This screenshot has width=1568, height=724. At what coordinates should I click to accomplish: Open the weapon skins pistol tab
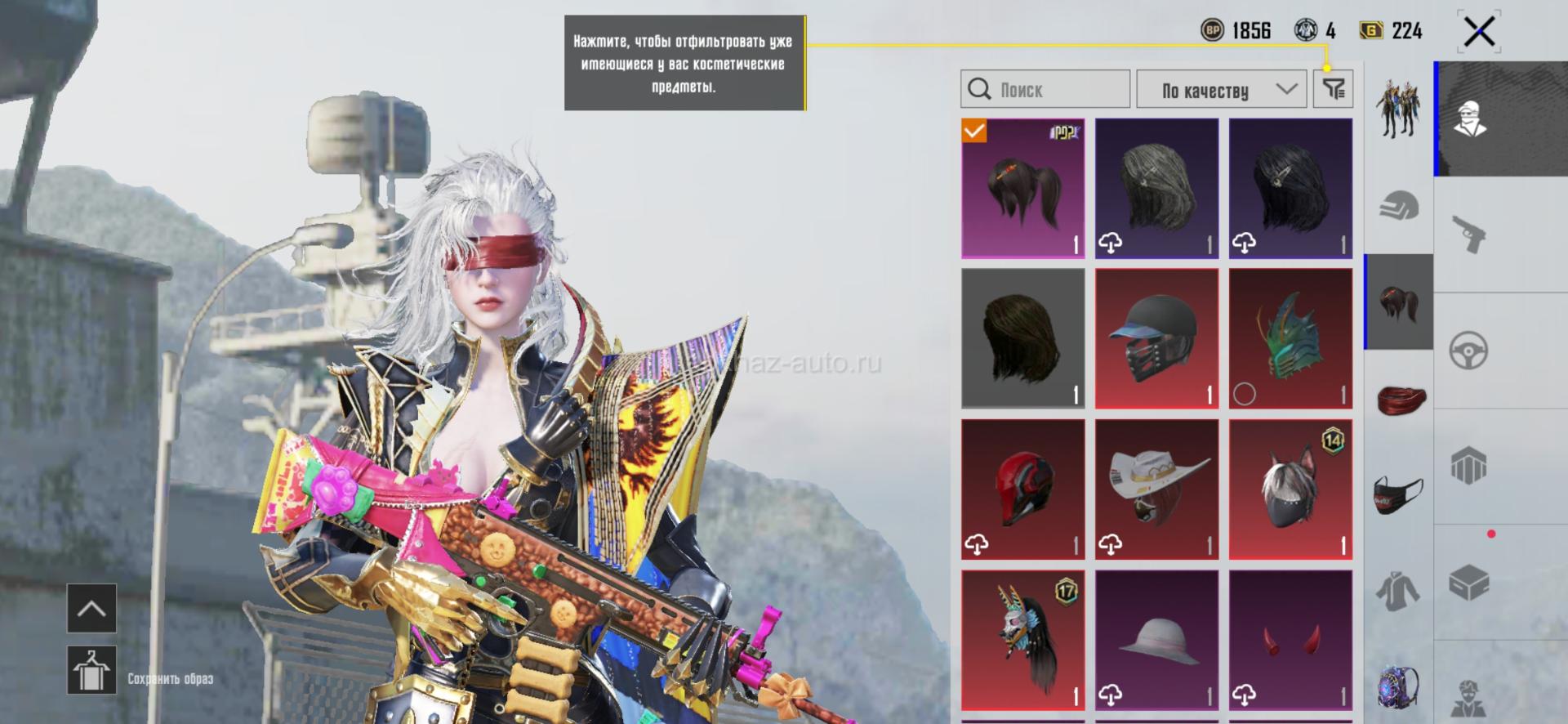(1469, 235)
